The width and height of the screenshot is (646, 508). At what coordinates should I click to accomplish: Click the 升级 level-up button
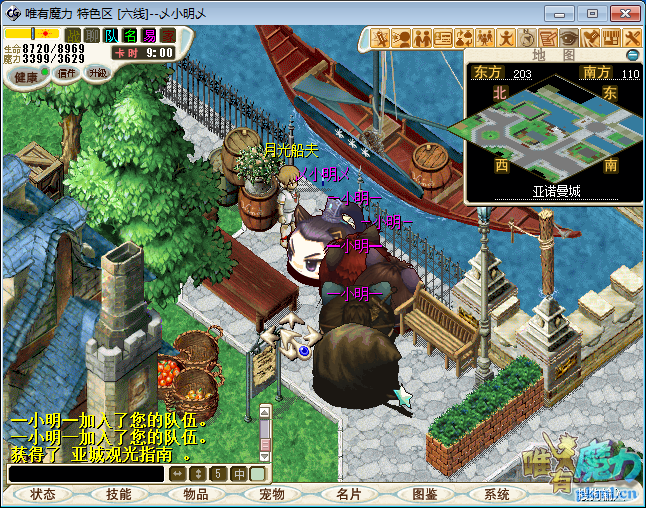[97, 73]
